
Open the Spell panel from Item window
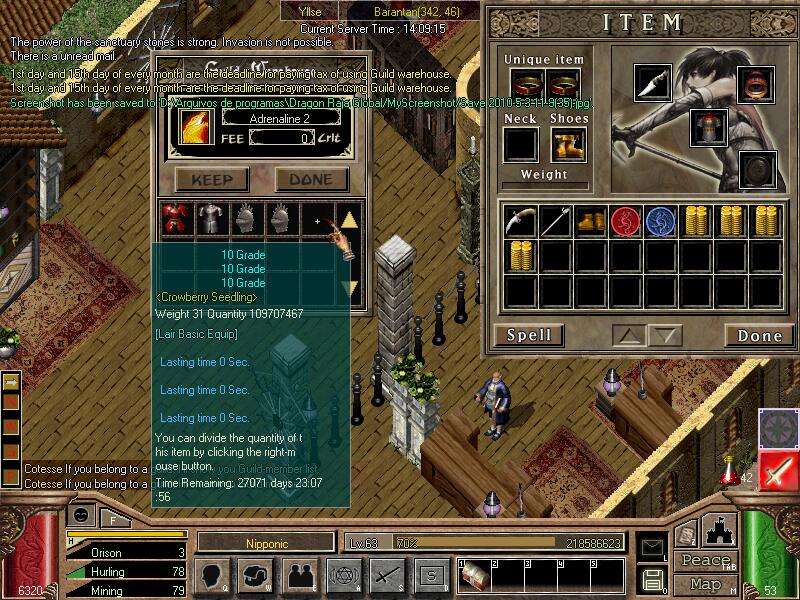[529, 335]
